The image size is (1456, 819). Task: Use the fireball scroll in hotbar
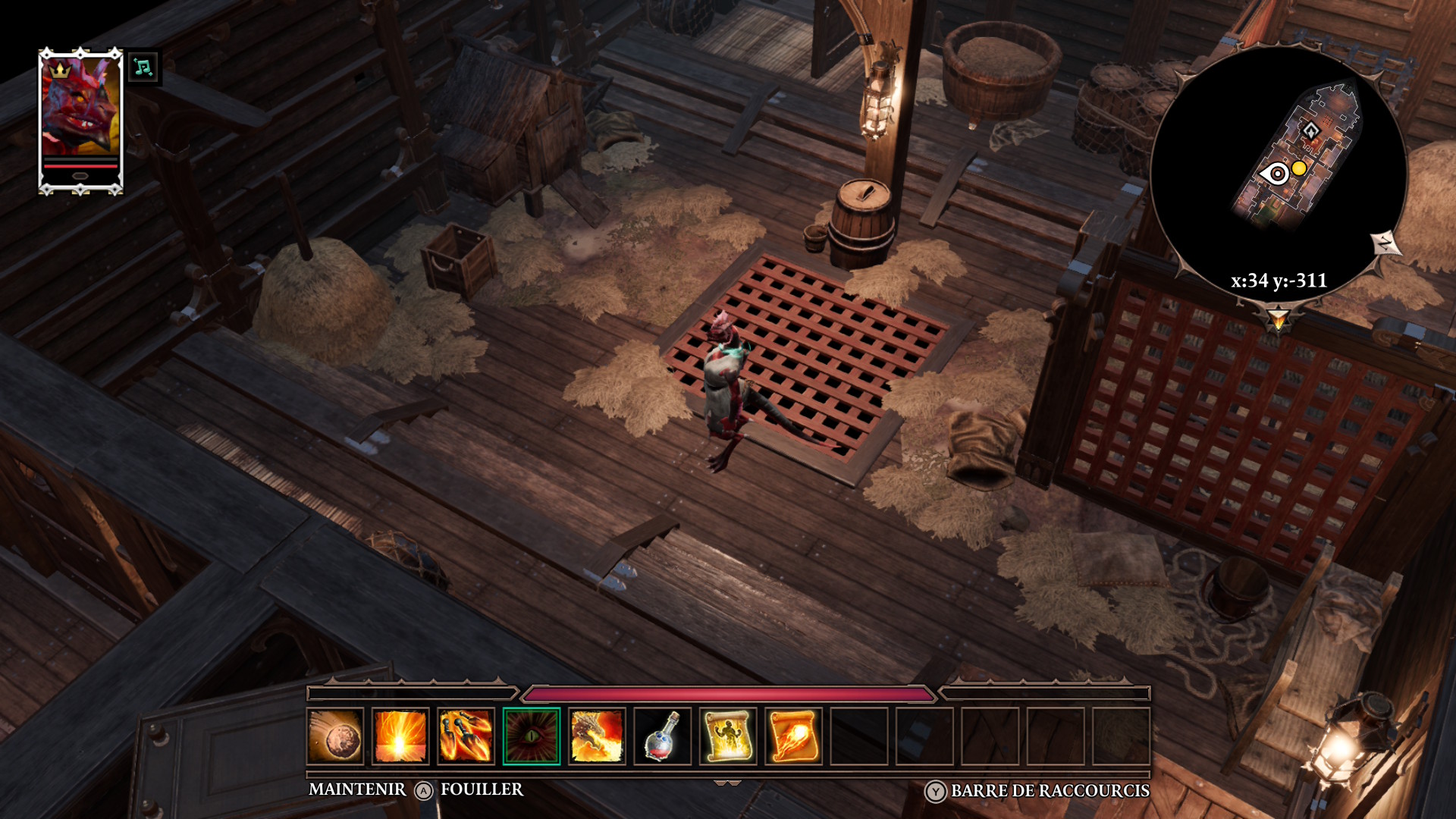(793, 736)
